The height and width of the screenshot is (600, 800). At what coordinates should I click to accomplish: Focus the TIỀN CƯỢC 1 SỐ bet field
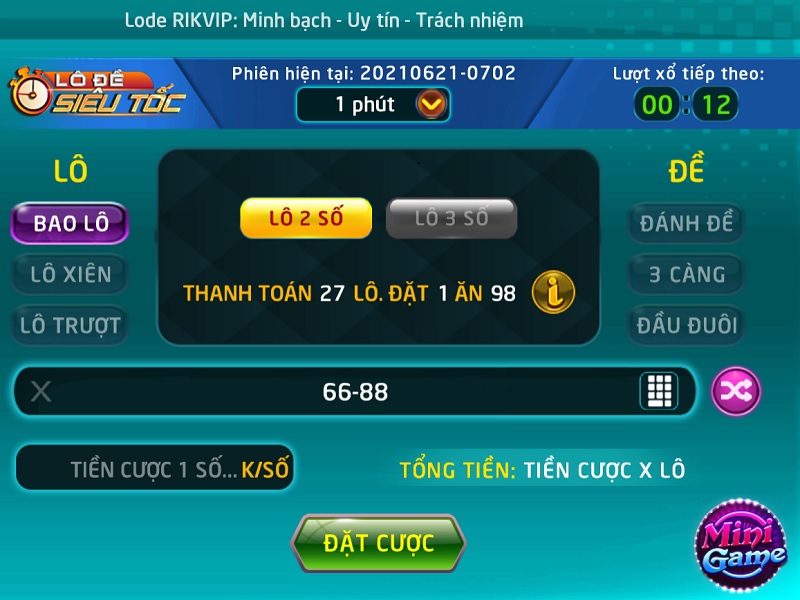[x=155, y=469]
